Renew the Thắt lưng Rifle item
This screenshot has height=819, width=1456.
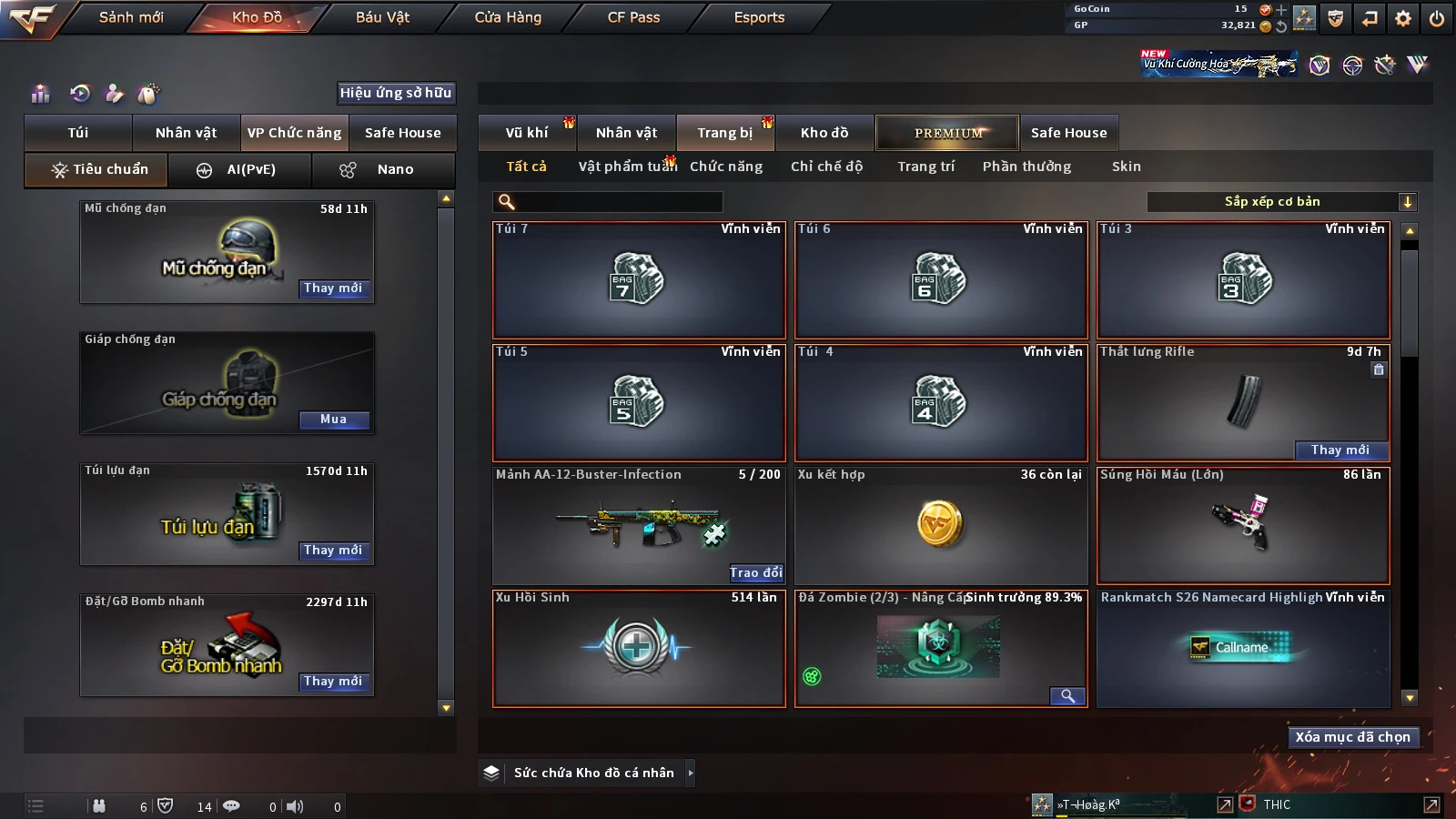(1340, 450)
